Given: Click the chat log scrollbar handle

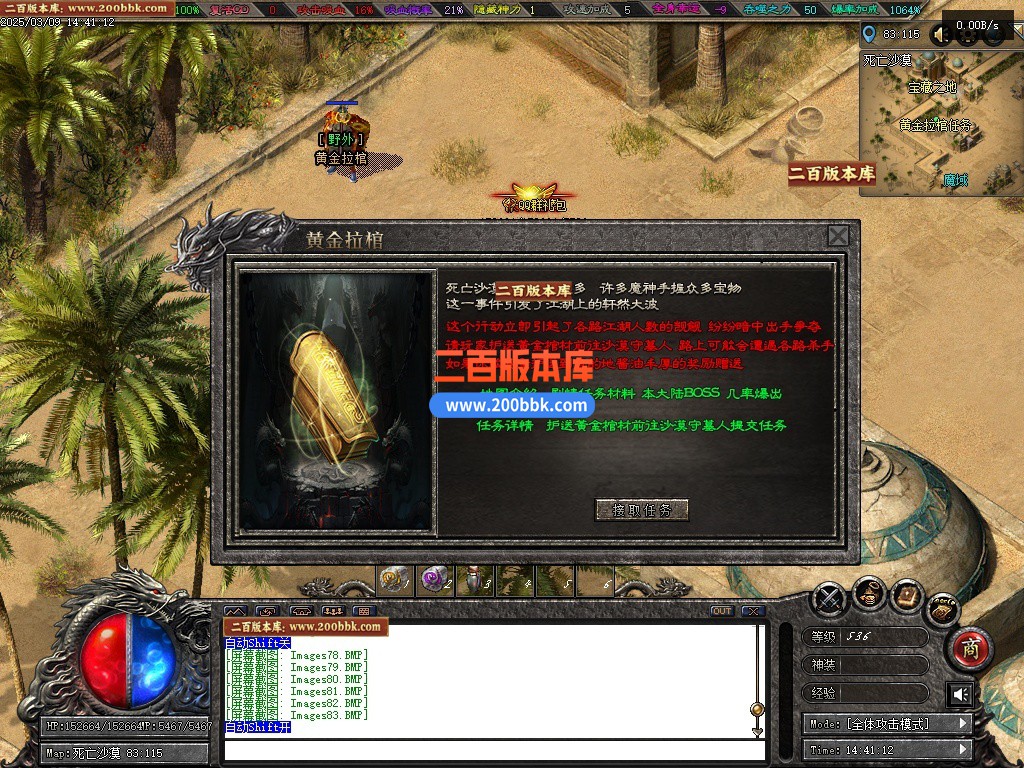Looking at the screenshot, I should tap(757, 709).
